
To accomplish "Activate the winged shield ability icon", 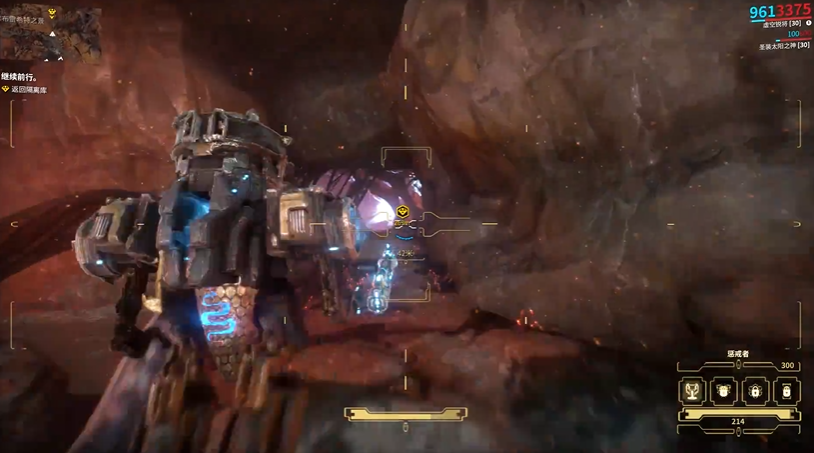I will 724,391.
